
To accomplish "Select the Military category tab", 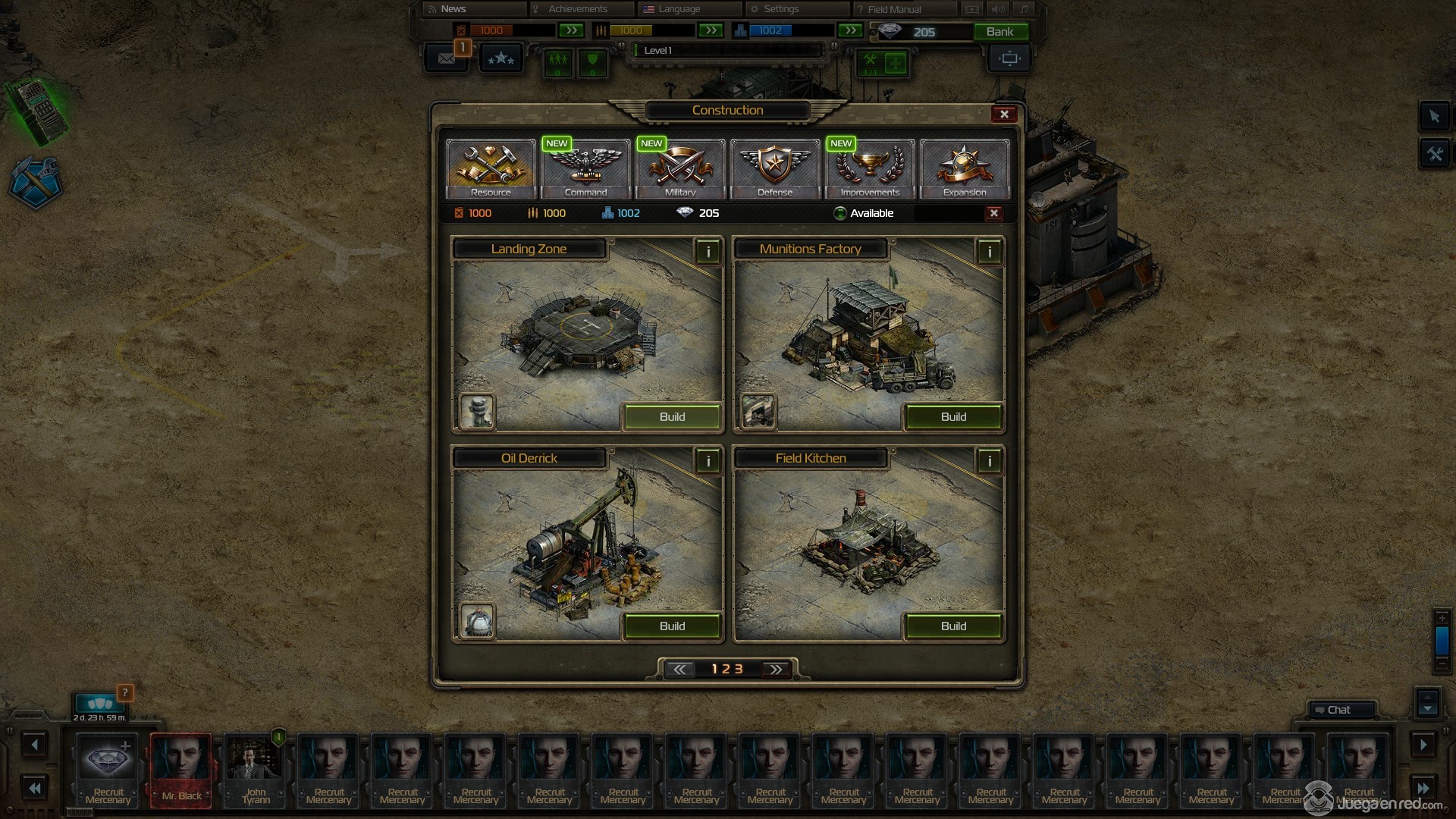I will [680, 168].
